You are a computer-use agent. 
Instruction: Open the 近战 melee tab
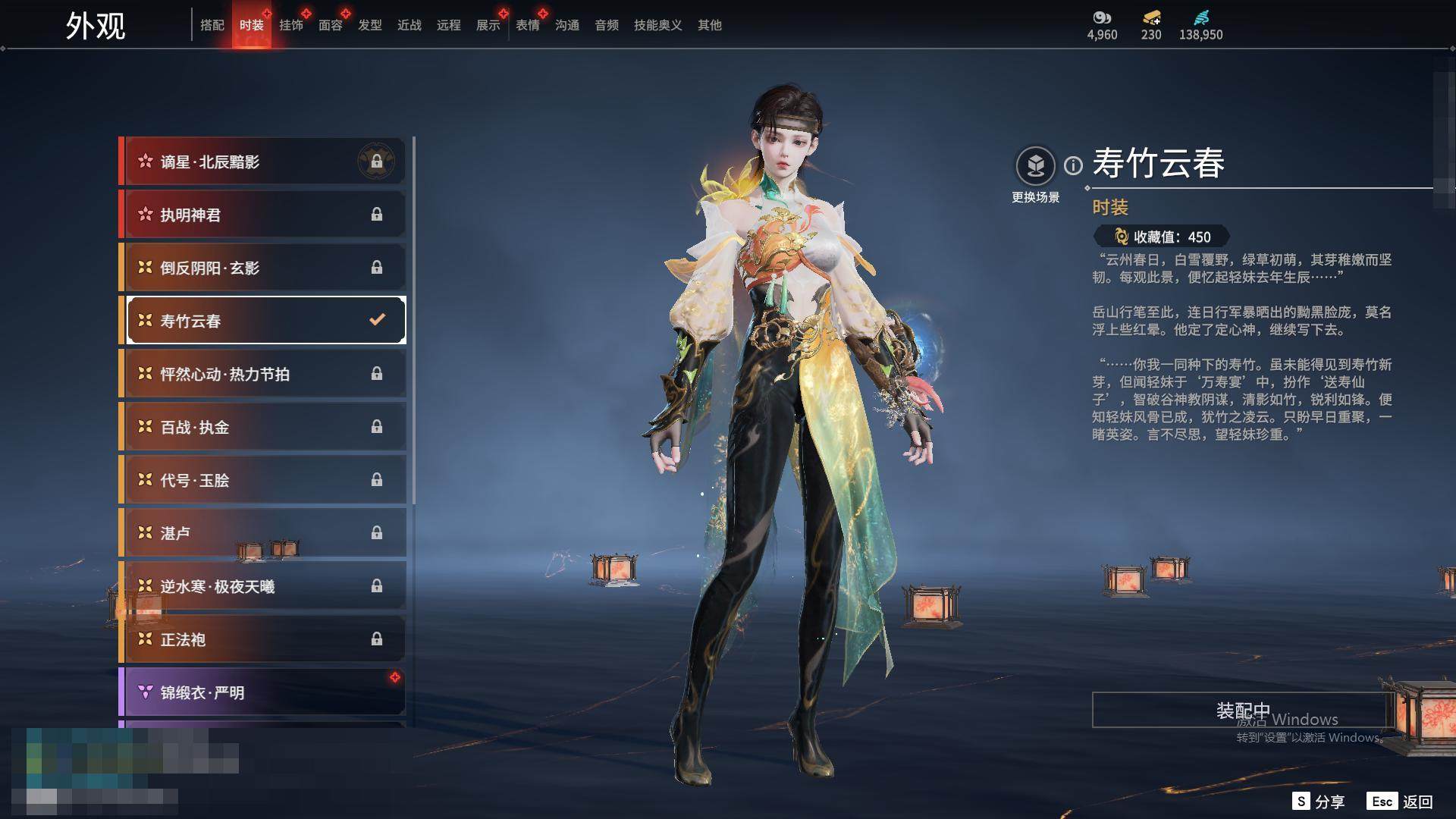pyautogui.click(x=409, y=25)
